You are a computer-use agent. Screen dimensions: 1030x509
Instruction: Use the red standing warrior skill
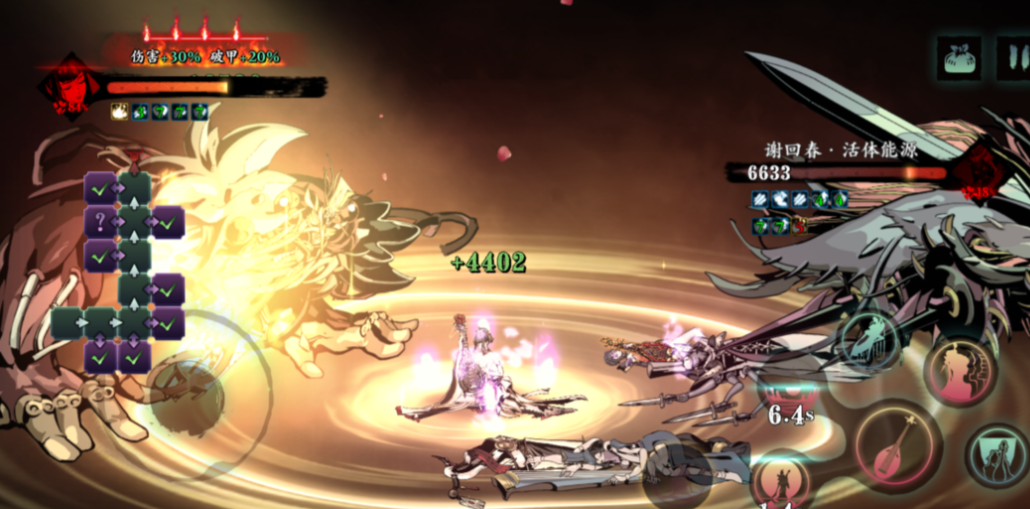coord(782,483)
